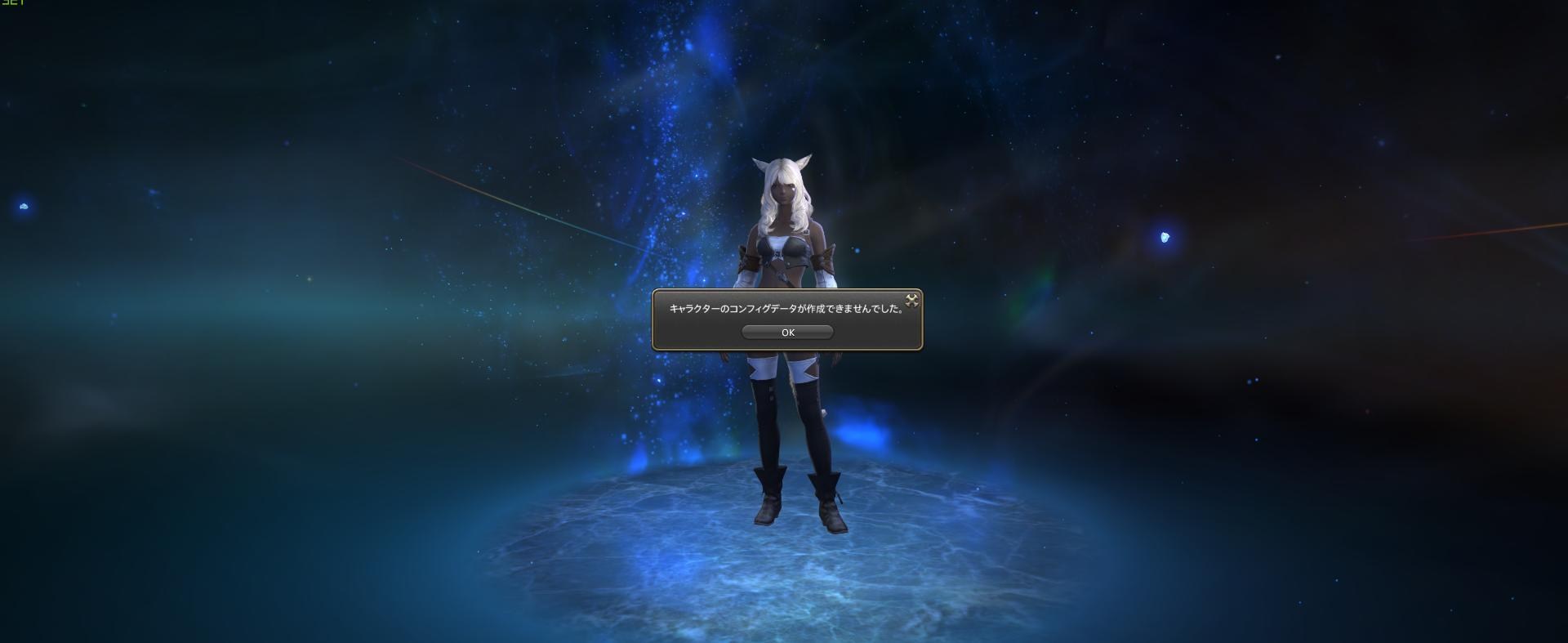Click the character's face
This screenshot has width=1568, height=643.
[782, 190]
